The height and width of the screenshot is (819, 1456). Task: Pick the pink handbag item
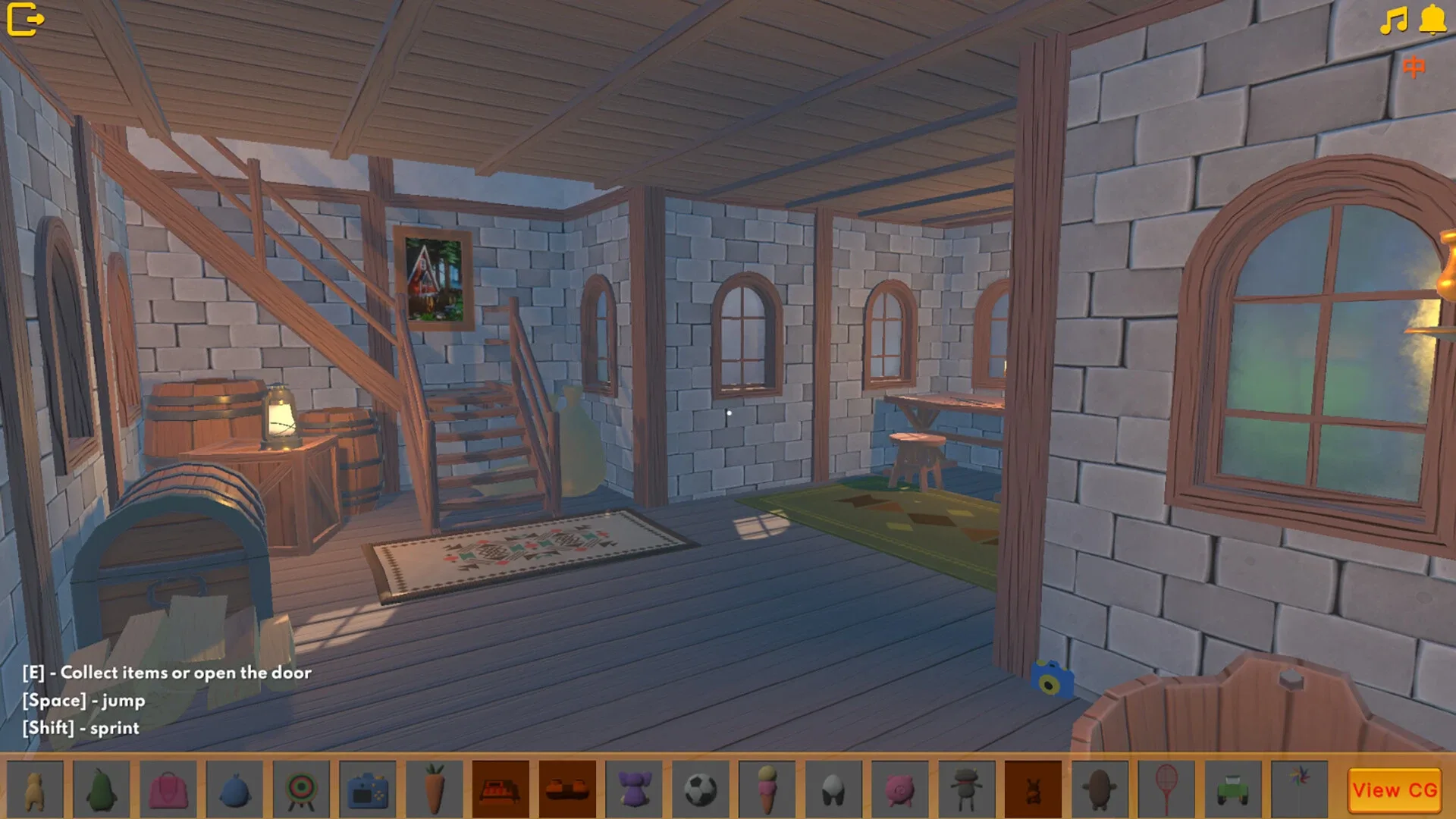pos(168,789)
